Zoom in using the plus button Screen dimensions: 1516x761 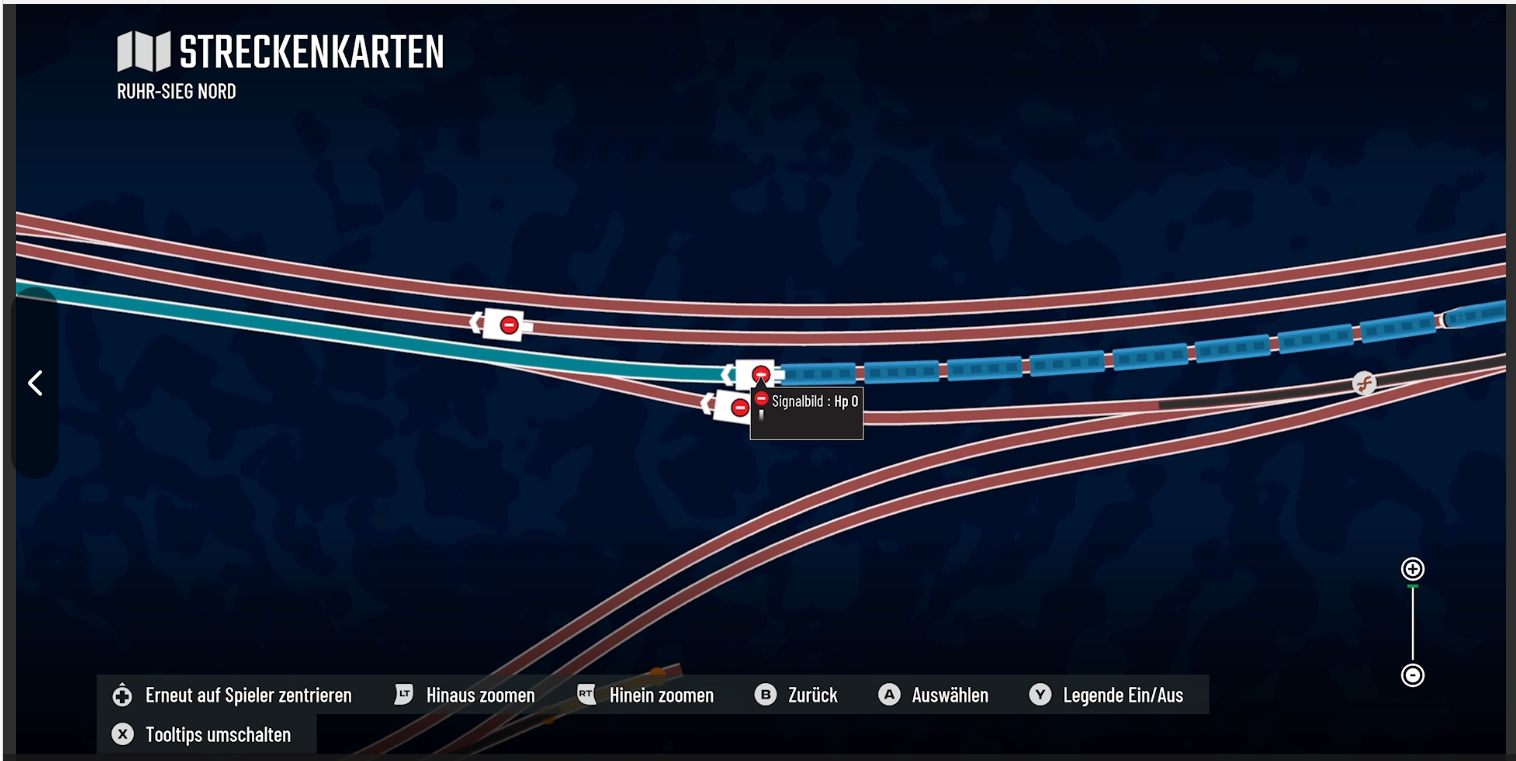coord(1412,569)
